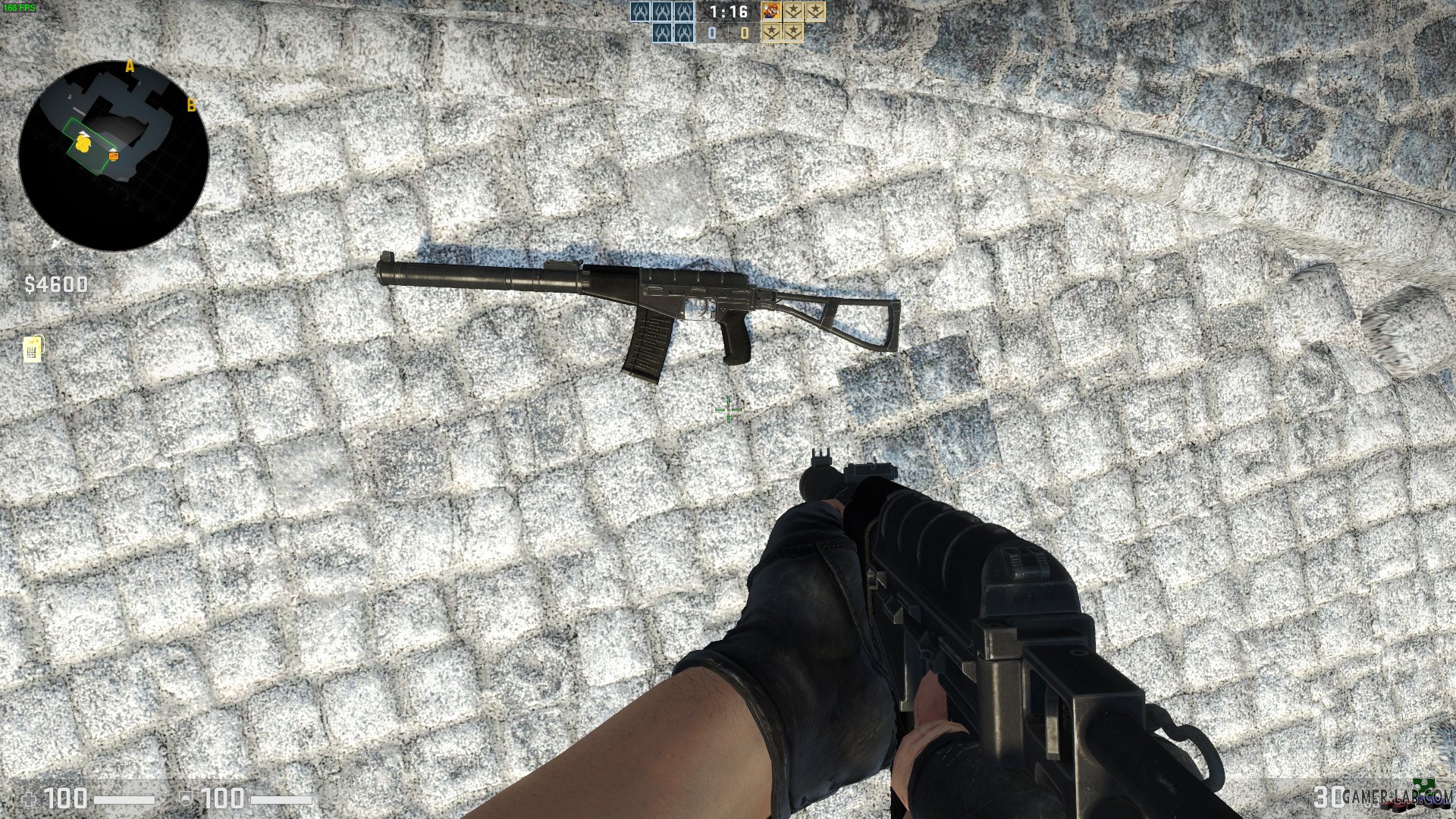
Task: Click the health cross icon beside the 100 value
Action: click(x=29, y=799)
